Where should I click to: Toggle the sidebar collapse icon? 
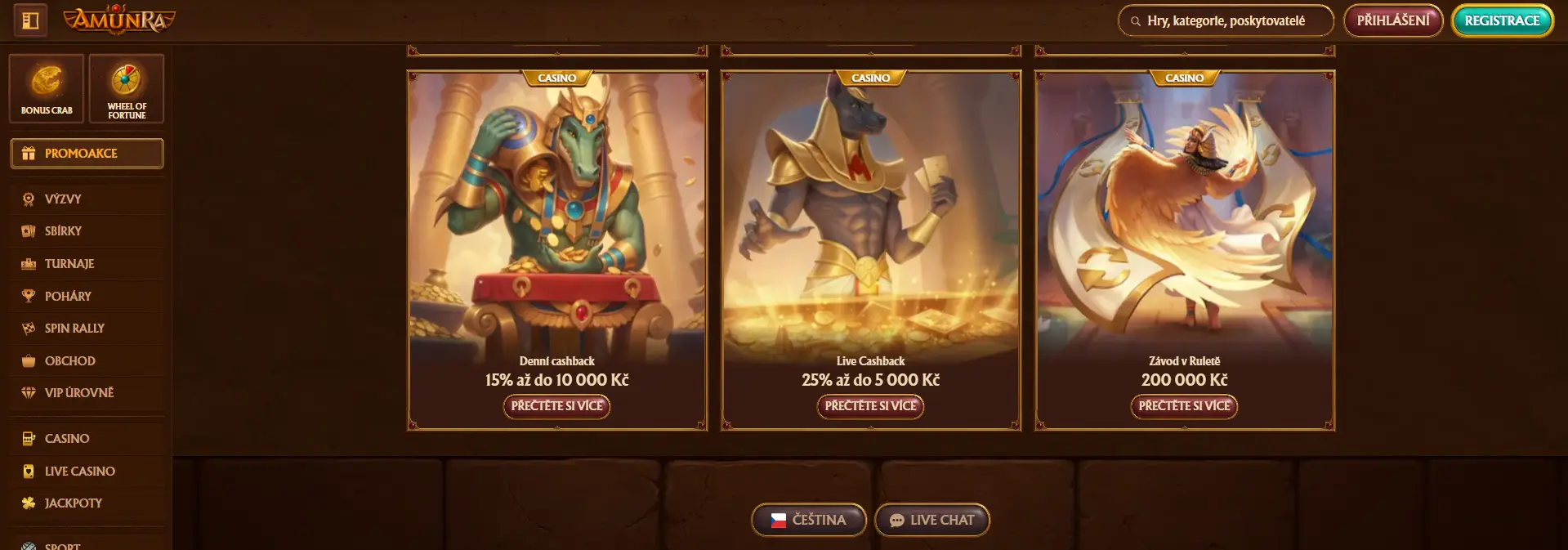tap(30, 20)
